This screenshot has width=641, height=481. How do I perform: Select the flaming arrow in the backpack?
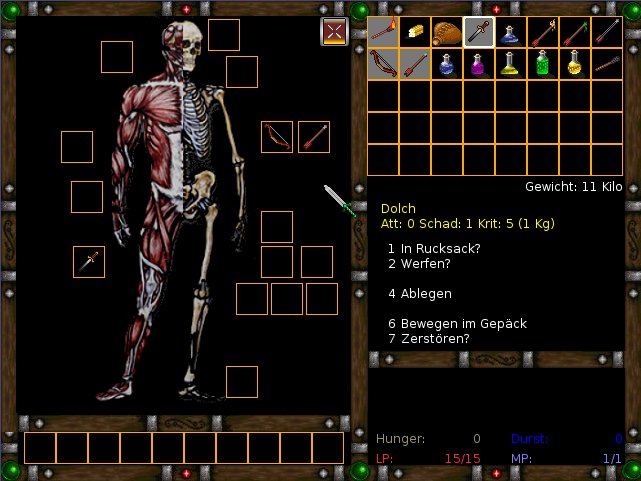pyautogui.click(x=543, y=33)
